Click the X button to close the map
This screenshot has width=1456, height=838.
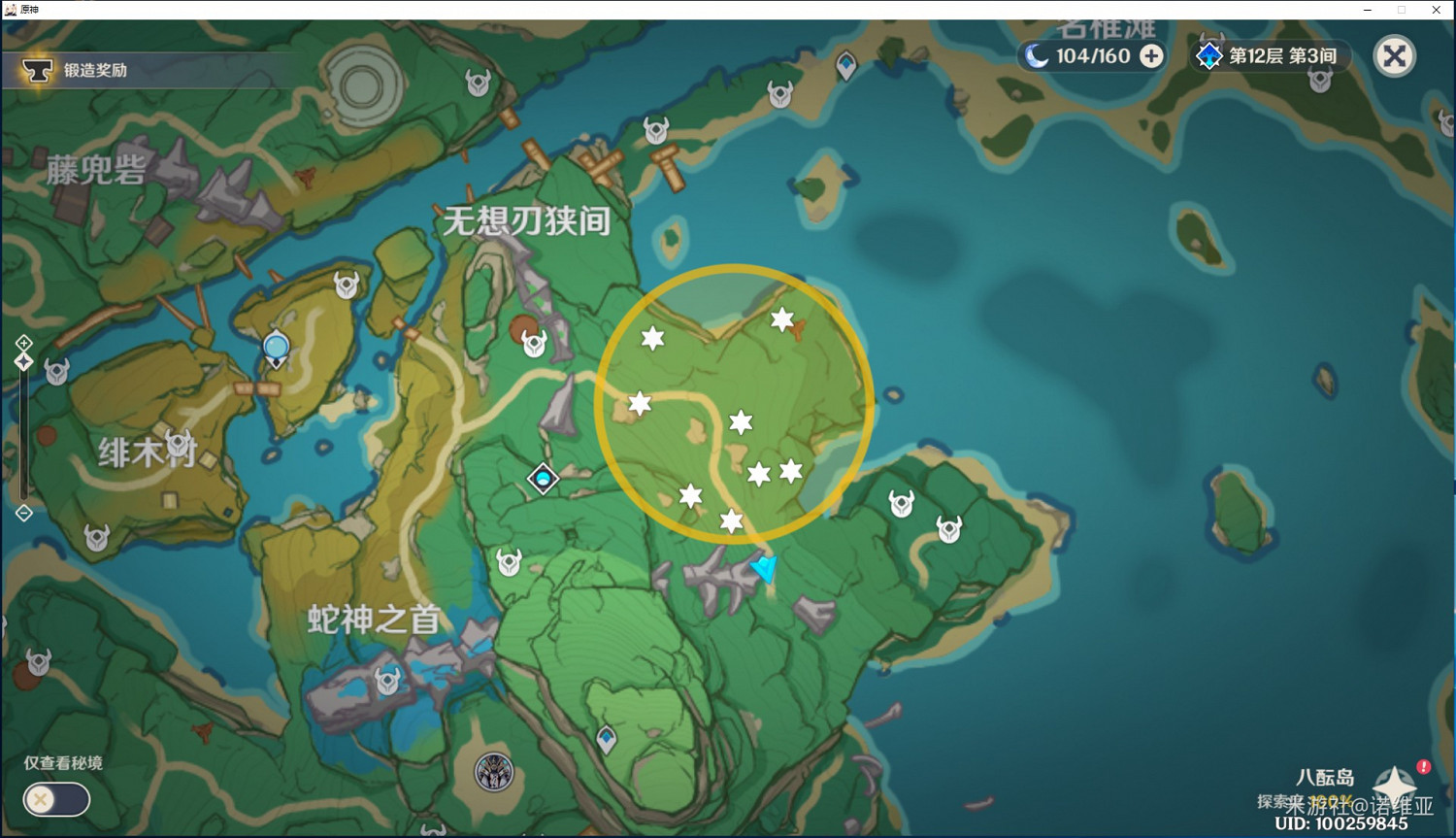pos(1395,55)
